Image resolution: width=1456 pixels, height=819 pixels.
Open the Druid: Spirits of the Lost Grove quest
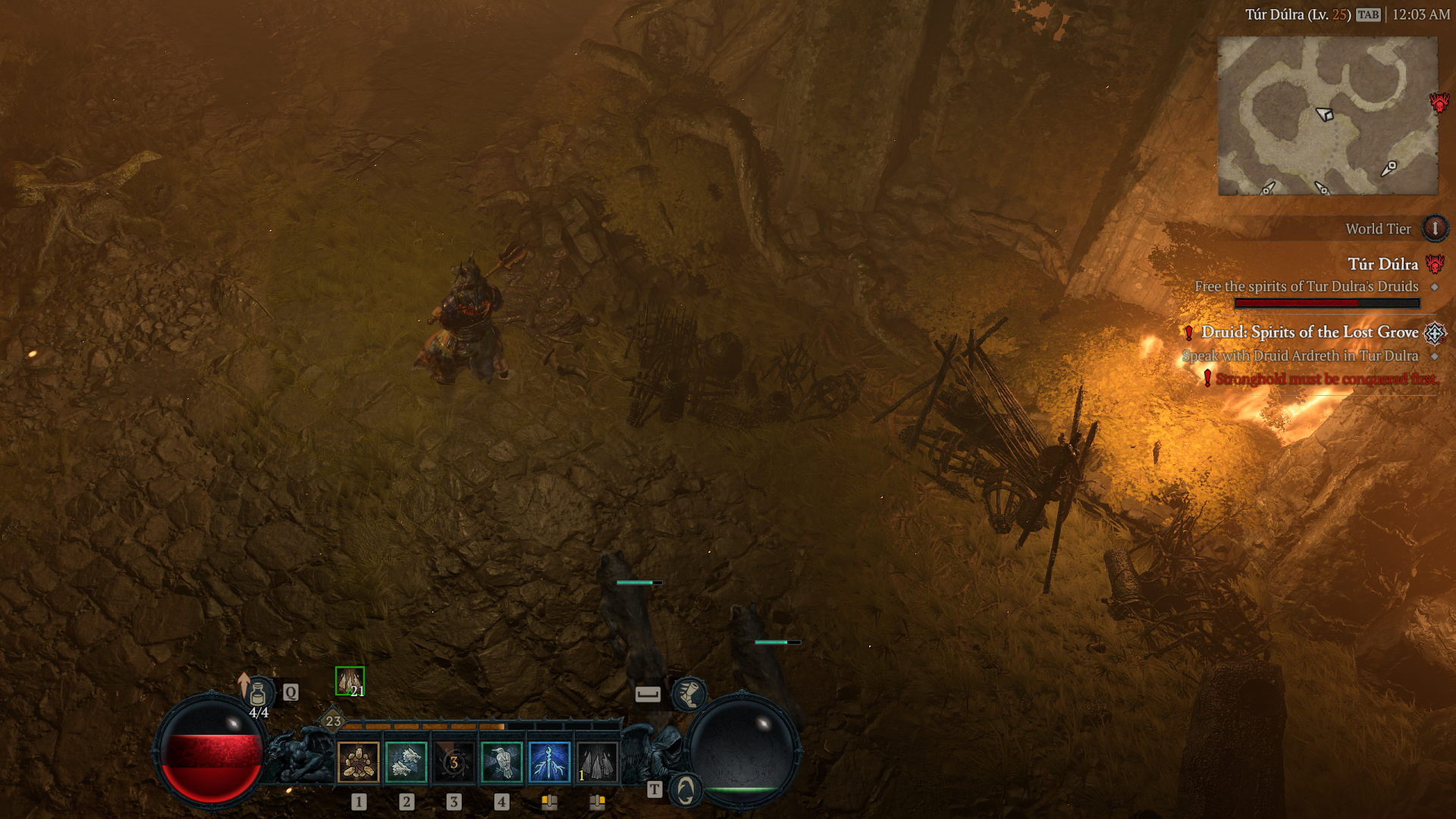coord(1310,332)
